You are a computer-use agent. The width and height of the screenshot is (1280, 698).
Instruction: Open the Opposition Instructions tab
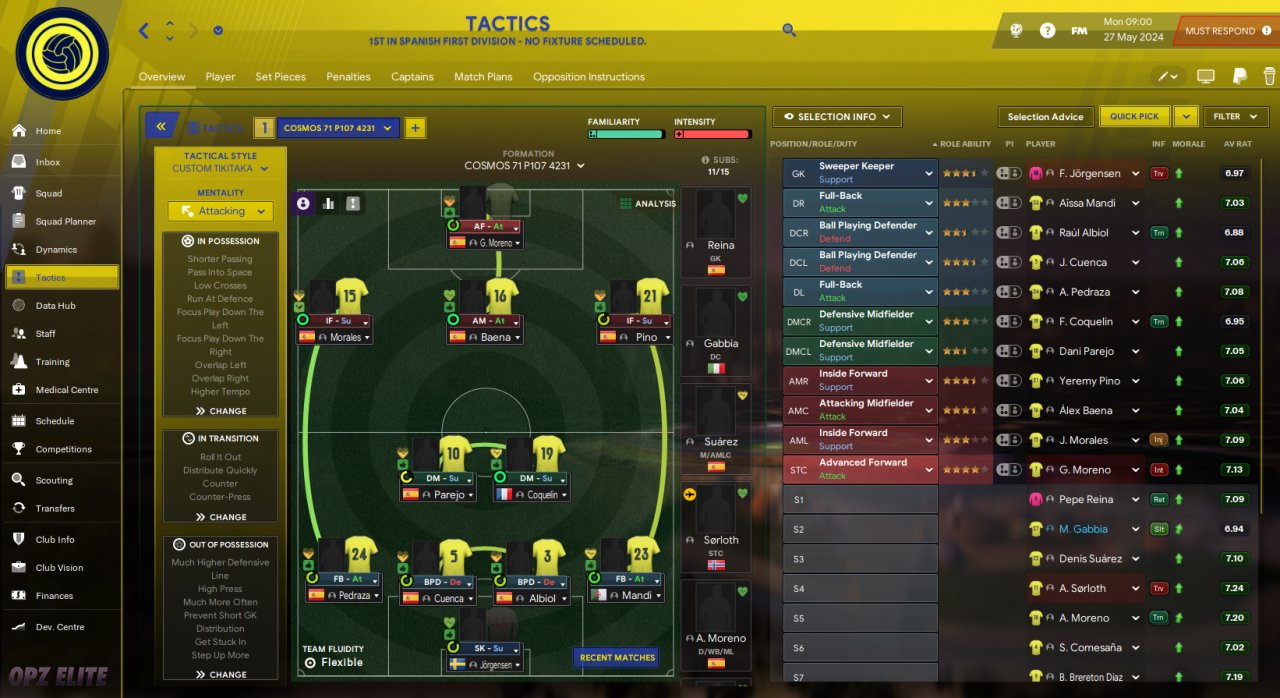588,77
